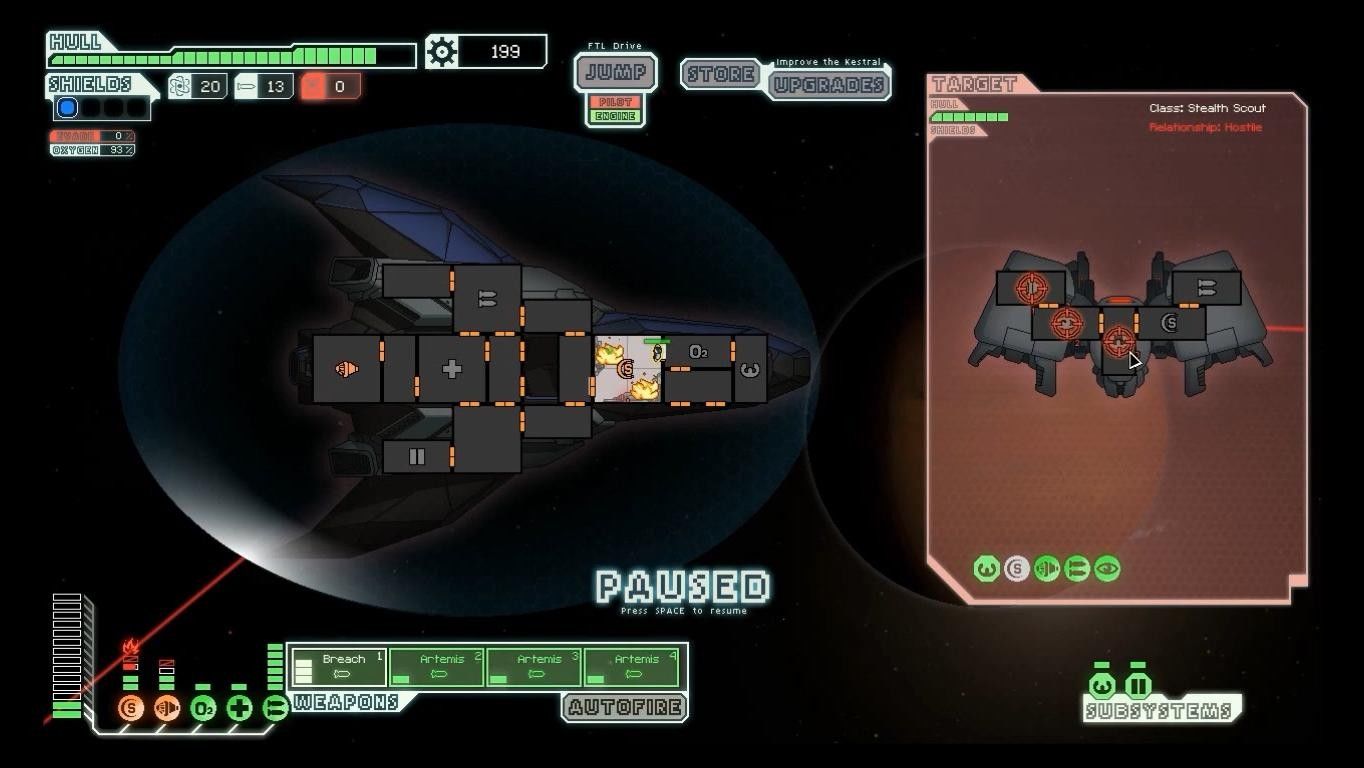The image size is (1364, 768).
Task: Click the FTL Drive JUMP button
Action: point(616,73)
